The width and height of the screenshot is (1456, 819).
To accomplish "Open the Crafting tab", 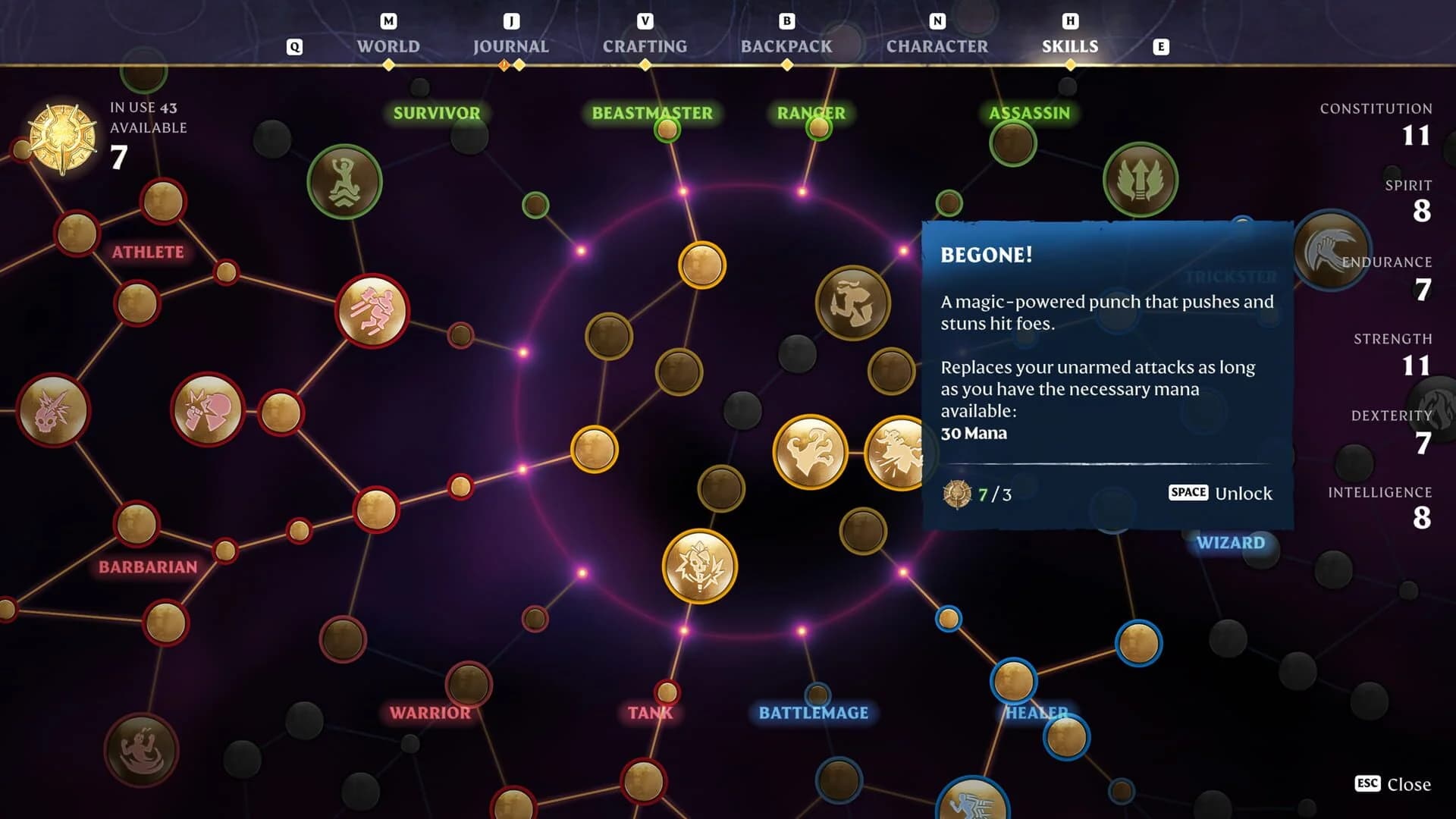I will pos(645,46).
